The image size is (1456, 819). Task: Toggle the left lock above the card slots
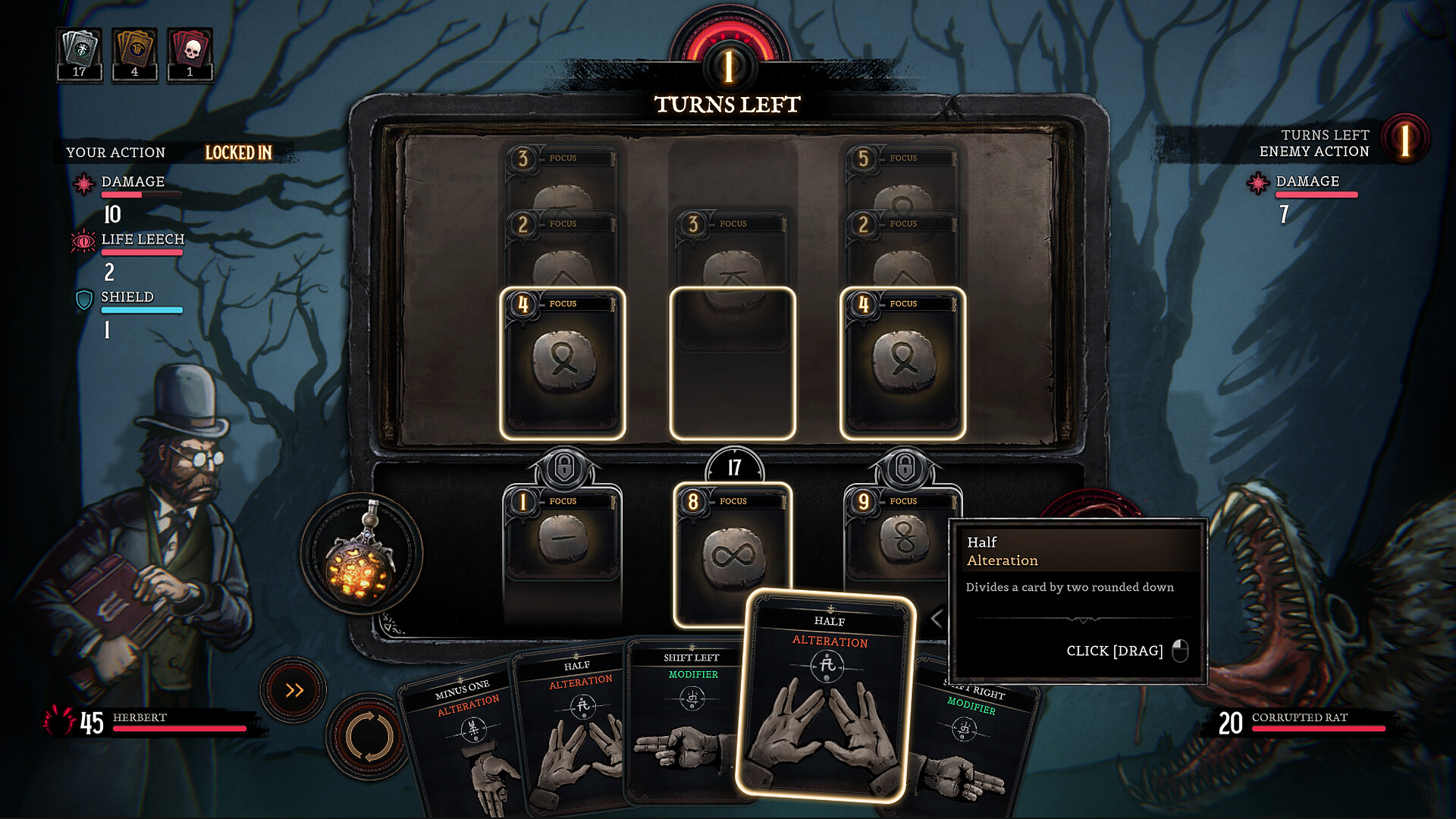[564, 468]
